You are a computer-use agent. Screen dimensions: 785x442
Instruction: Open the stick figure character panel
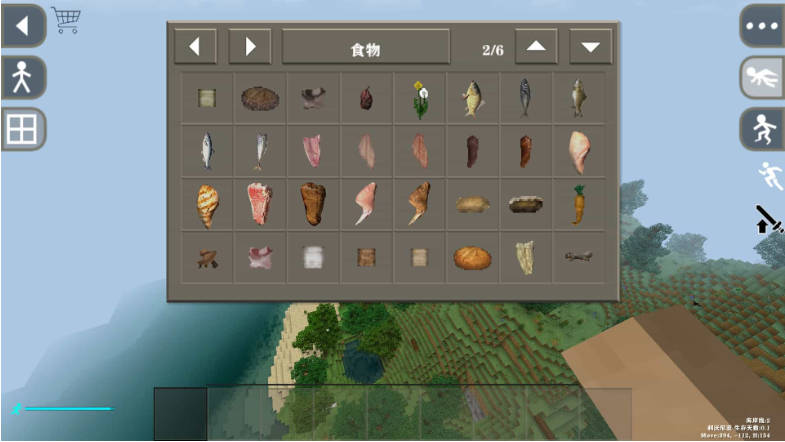click(21, 77)
